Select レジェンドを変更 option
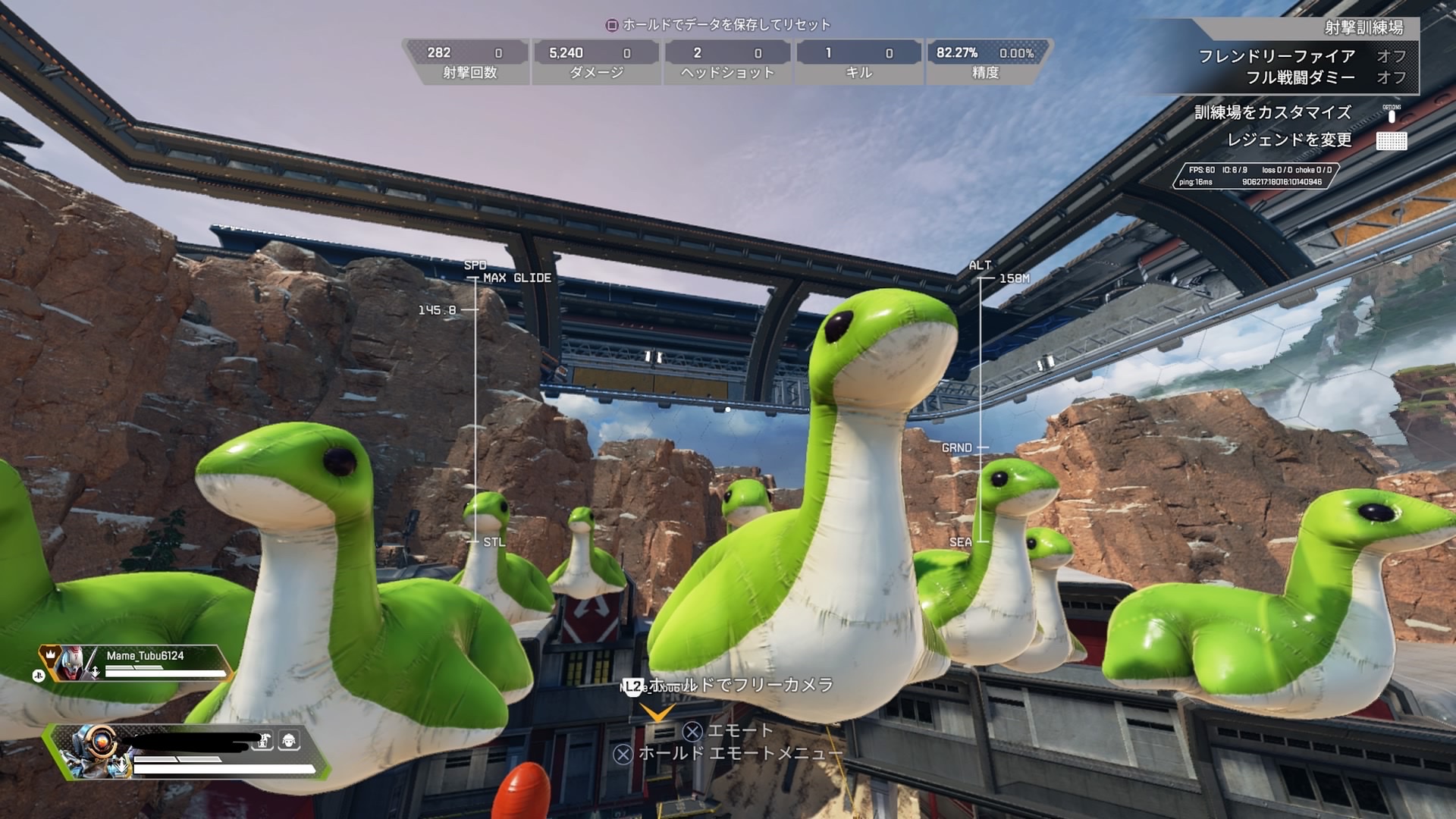1456x819 pixels. click(x=1289, y=140)
